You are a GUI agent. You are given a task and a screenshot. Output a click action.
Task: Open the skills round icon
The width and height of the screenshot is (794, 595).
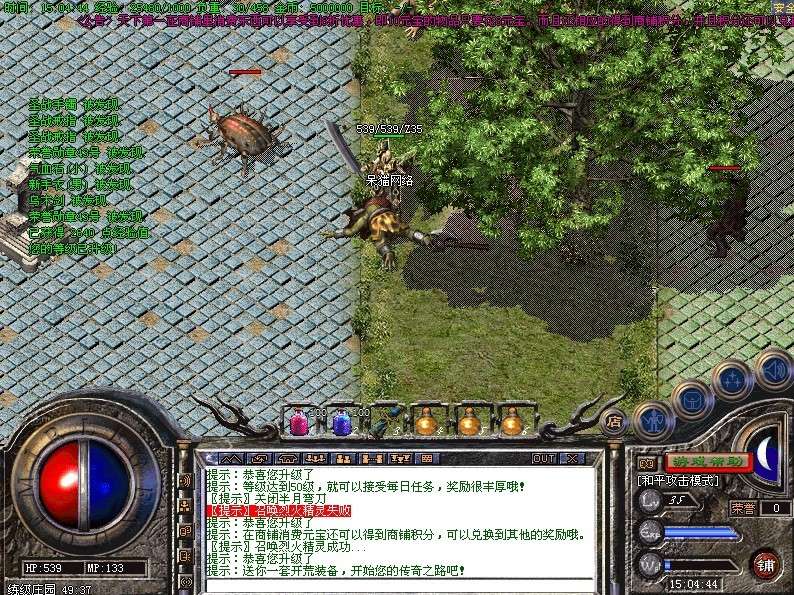tap(735, 380)
